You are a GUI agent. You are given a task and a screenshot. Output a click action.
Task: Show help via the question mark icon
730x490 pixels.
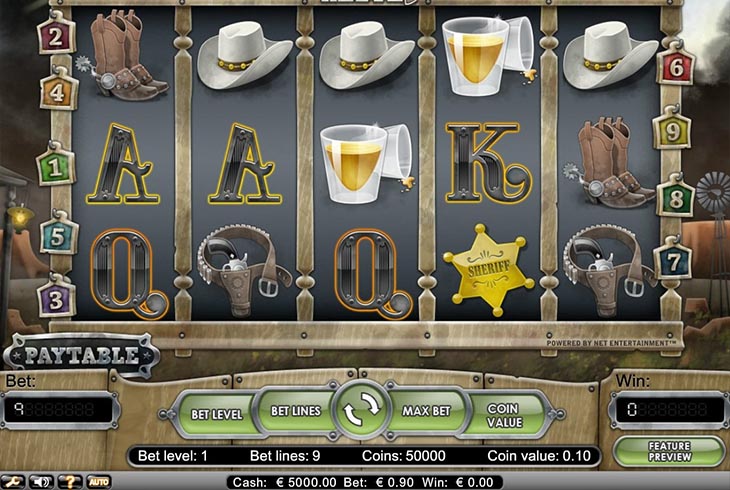(70, 481)
